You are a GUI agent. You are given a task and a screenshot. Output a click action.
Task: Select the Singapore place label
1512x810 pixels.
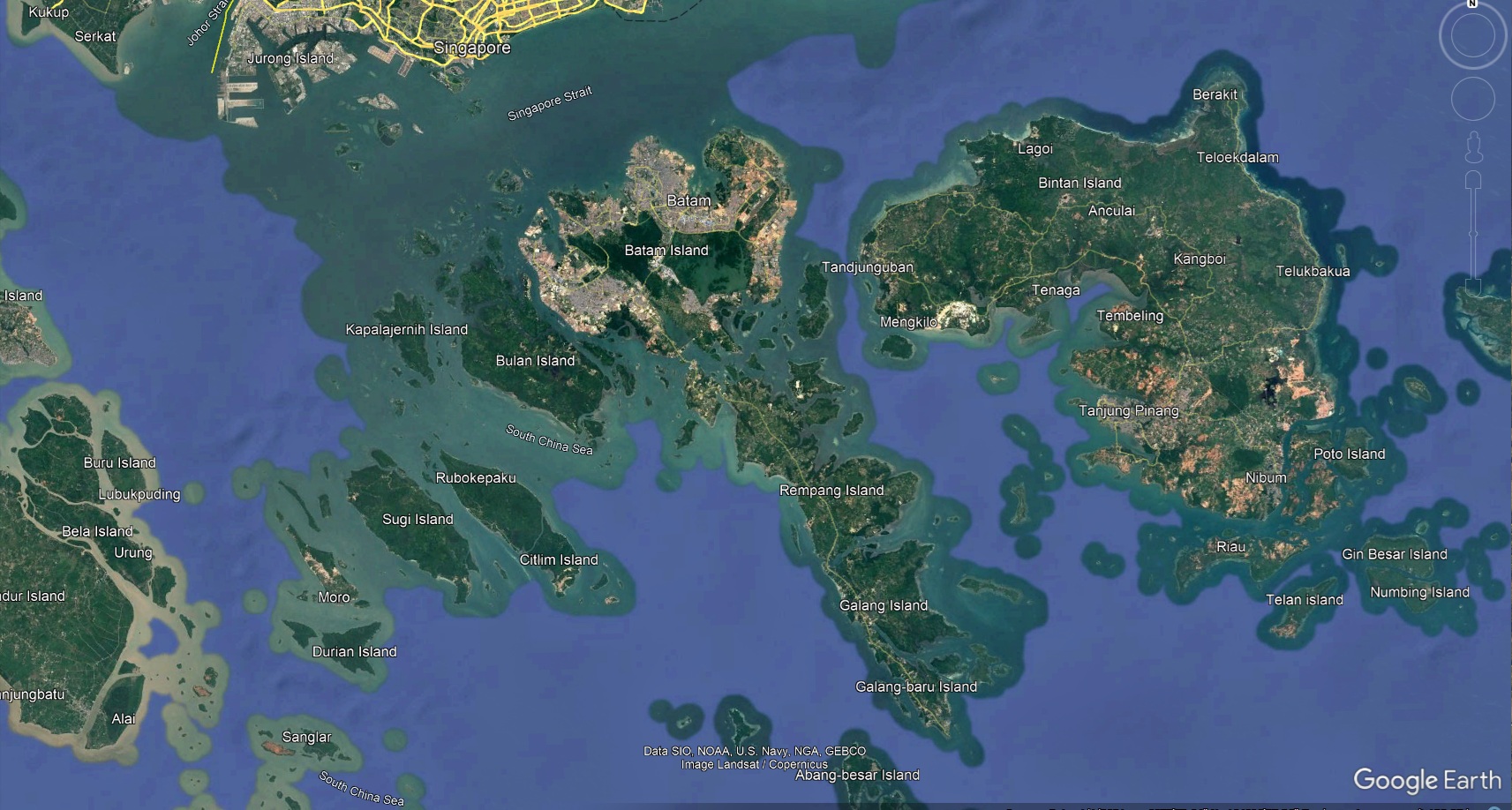(472, 47)
